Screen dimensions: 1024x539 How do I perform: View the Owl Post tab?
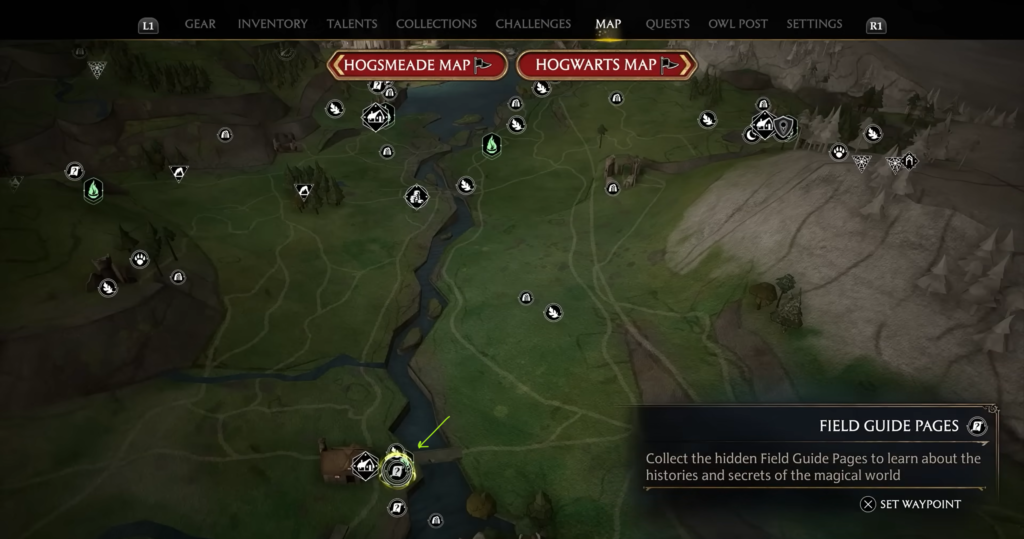(738, 24)
